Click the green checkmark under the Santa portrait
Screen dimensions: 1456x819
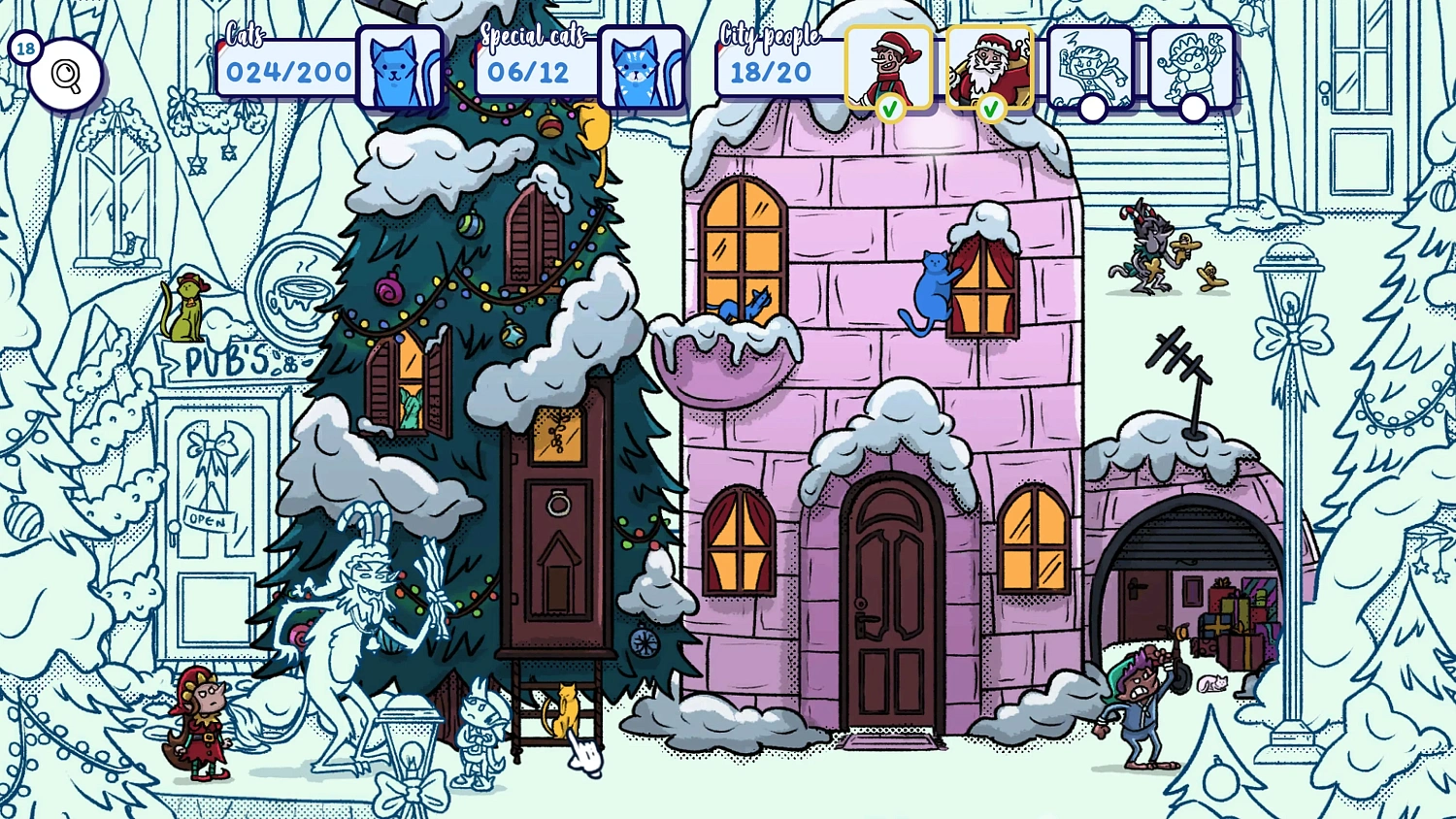[x=990, y=107]
